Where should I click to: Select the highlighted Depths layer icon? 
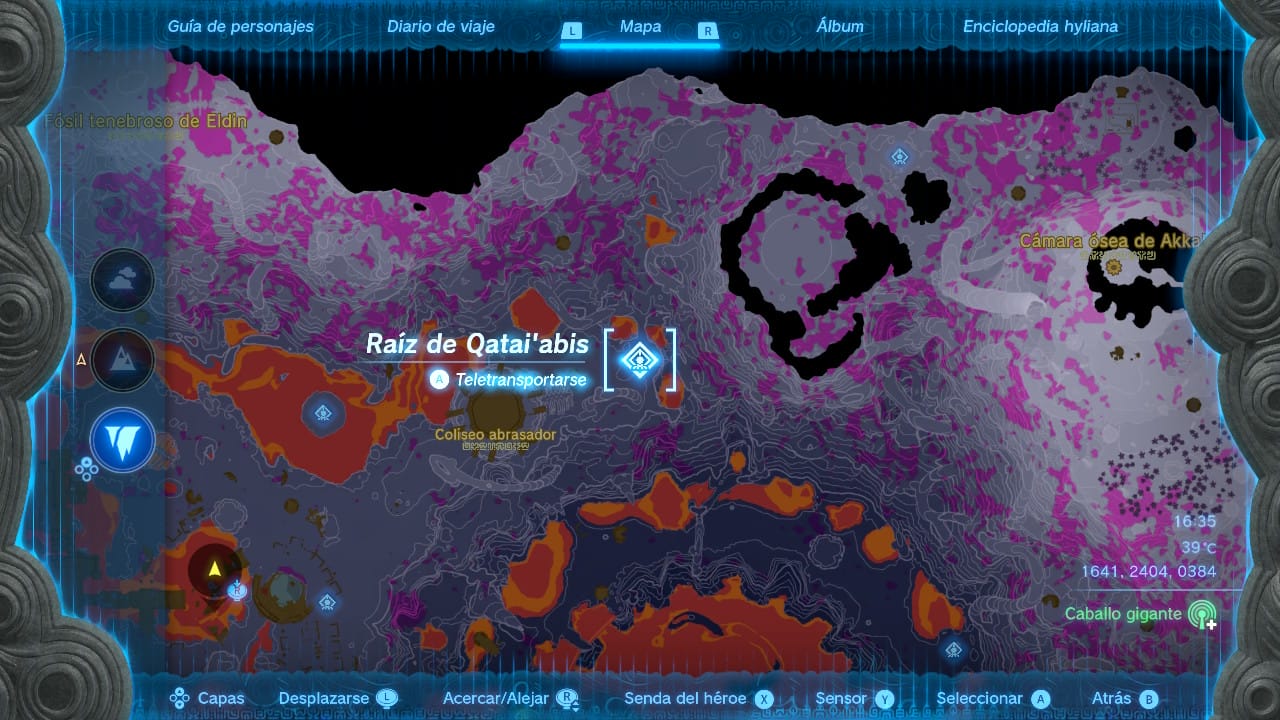123,440
